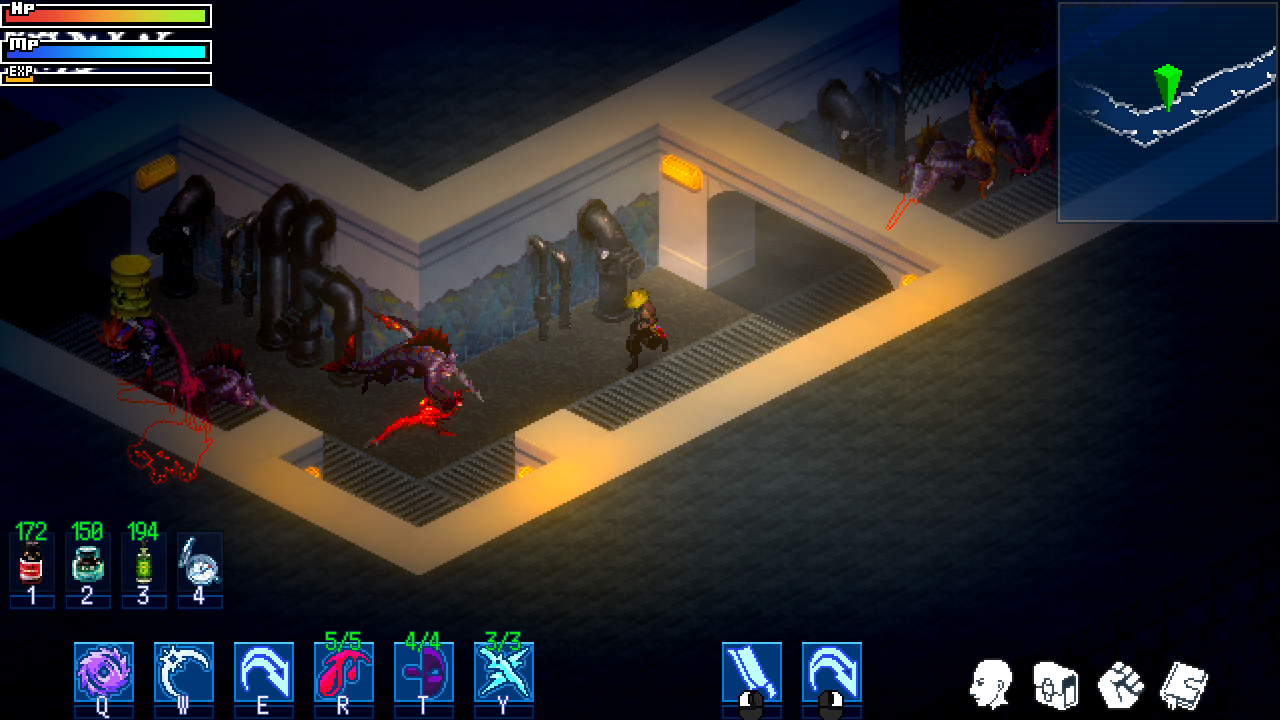Use the green bottle in slot 3
Image resolution: width=1280 pixels, height=720 pixels.
click(x=143, y=566)
